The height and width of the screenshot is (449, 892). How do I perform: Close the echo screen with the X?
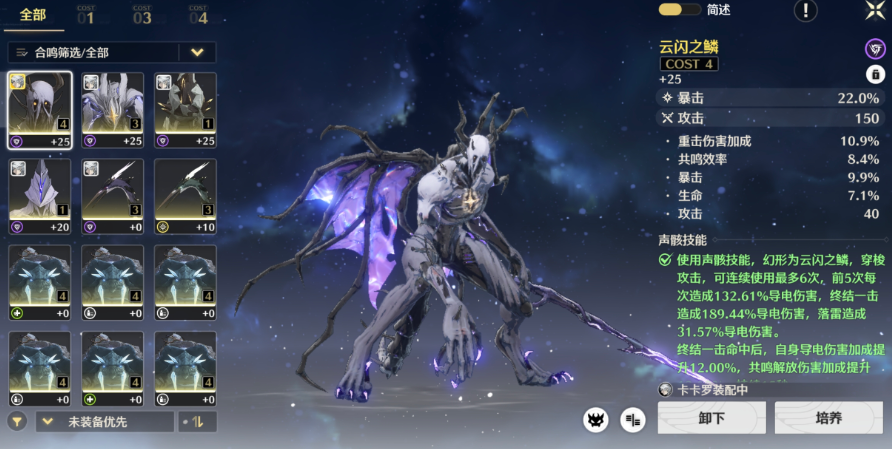874,10
